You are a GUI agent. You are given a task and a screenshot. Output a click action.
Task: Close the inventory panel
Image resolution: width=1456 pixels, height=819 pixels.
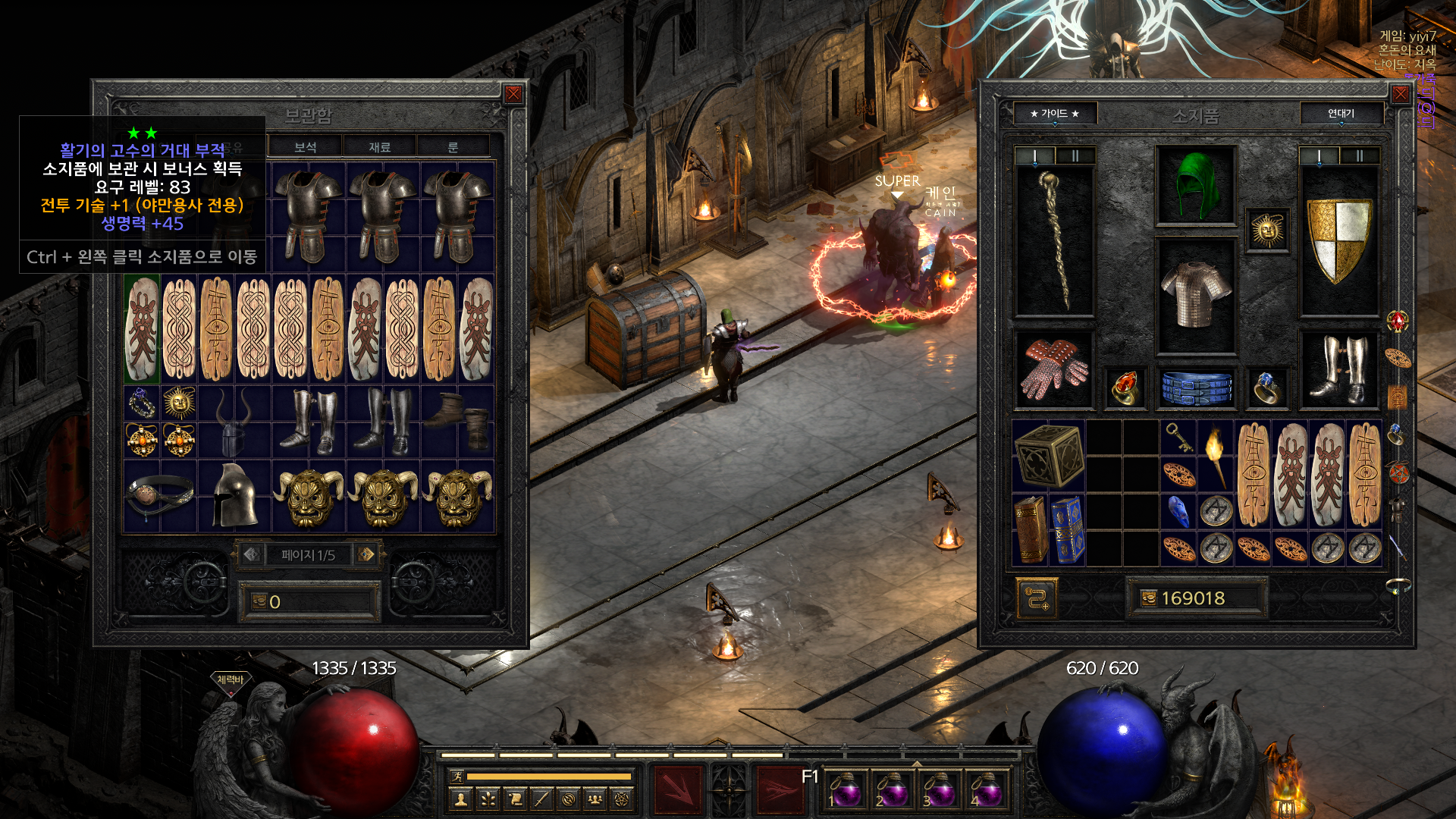[1400, 94]
